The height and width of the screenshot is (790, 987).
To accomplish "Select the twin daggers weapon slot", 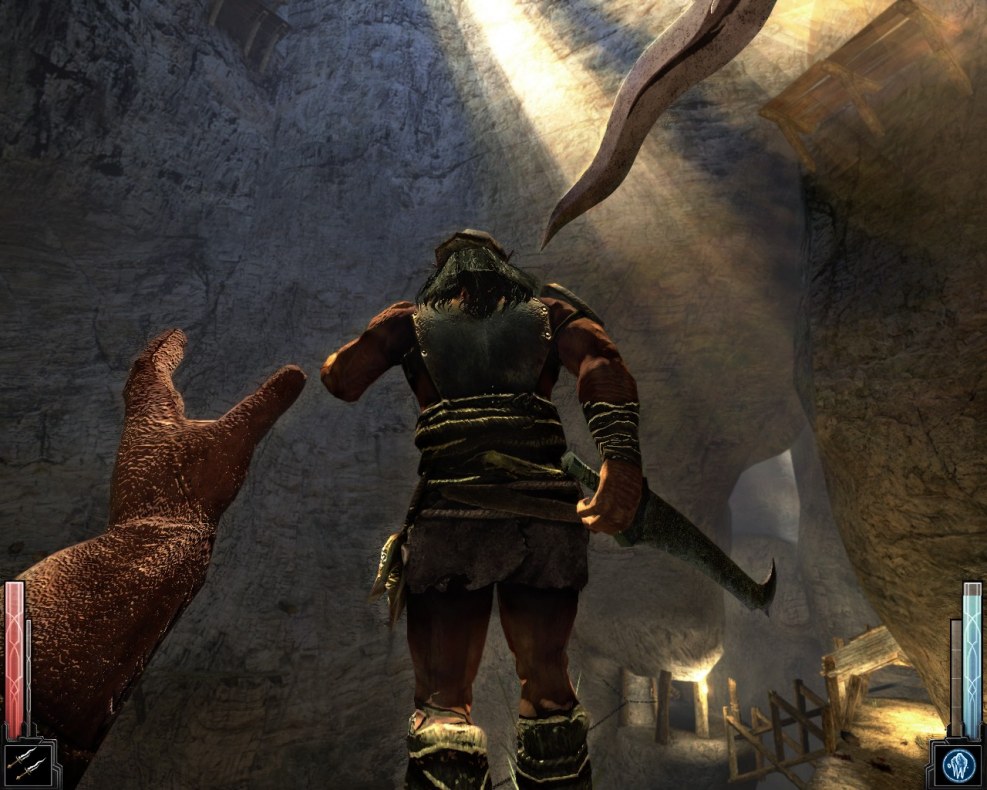I will 22,765.
